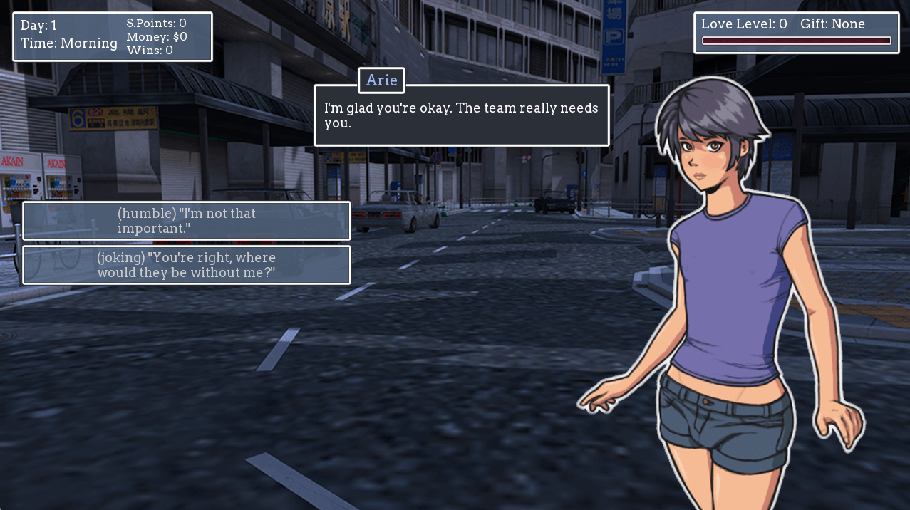
Task: Choose the humble "I'm not that important" reply
Action: (186, 221)
